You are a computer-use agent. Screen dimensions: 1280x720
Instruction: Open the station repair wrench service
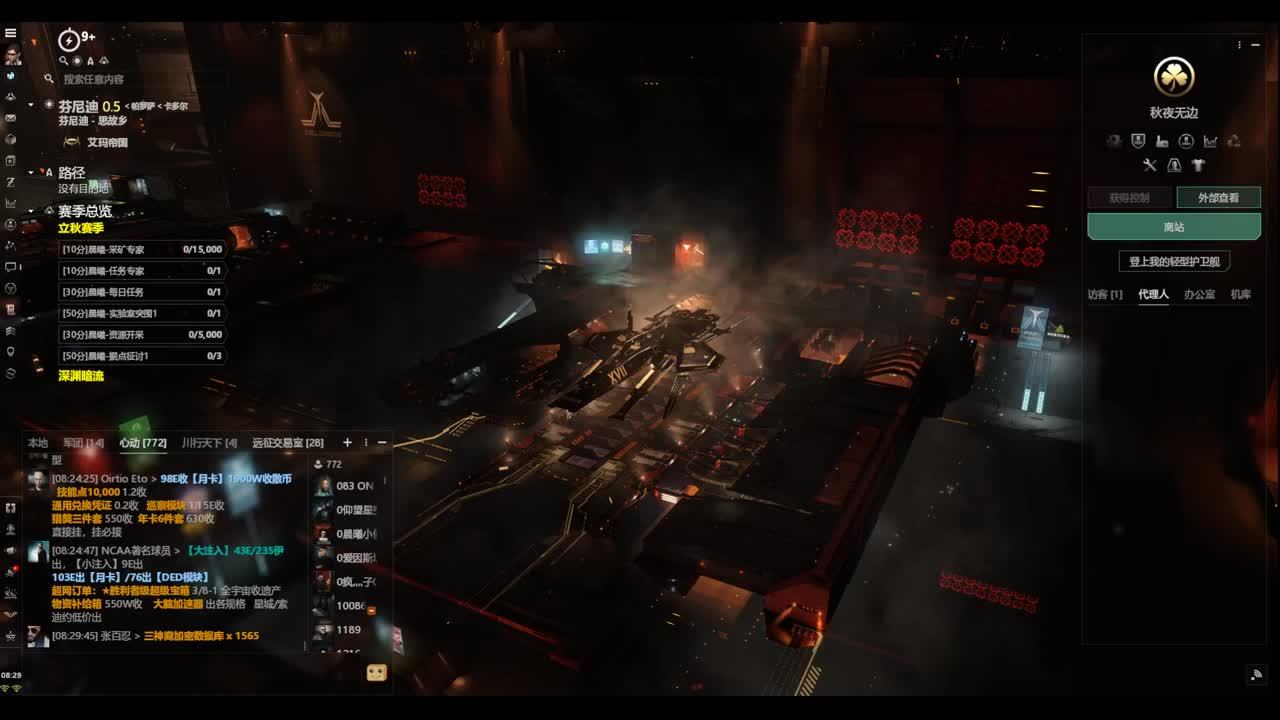1150,165
